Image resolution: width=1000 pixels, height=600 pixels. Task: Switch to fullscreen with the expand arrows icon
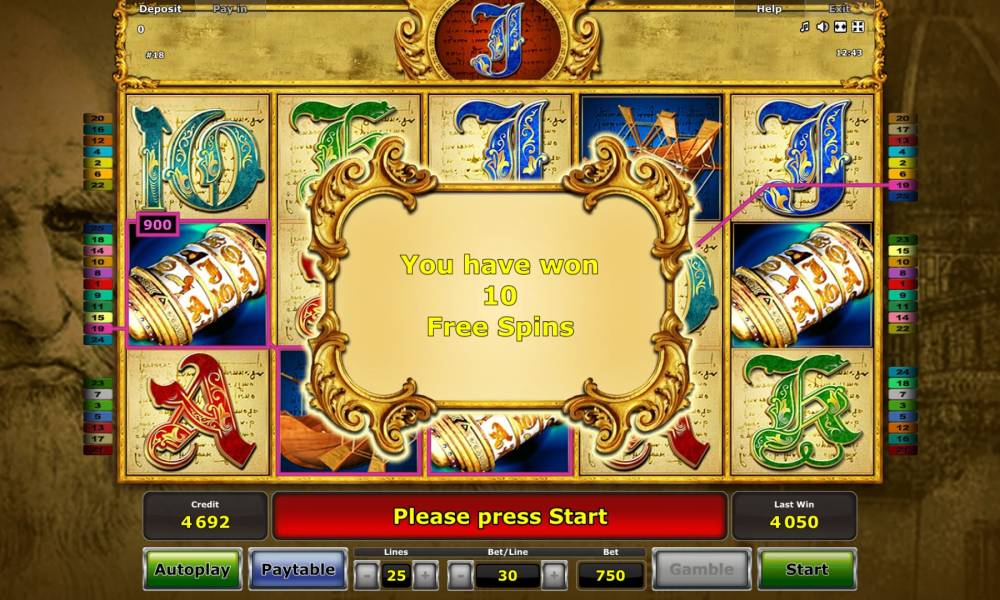pyautogui.click(x=857, y=27)
